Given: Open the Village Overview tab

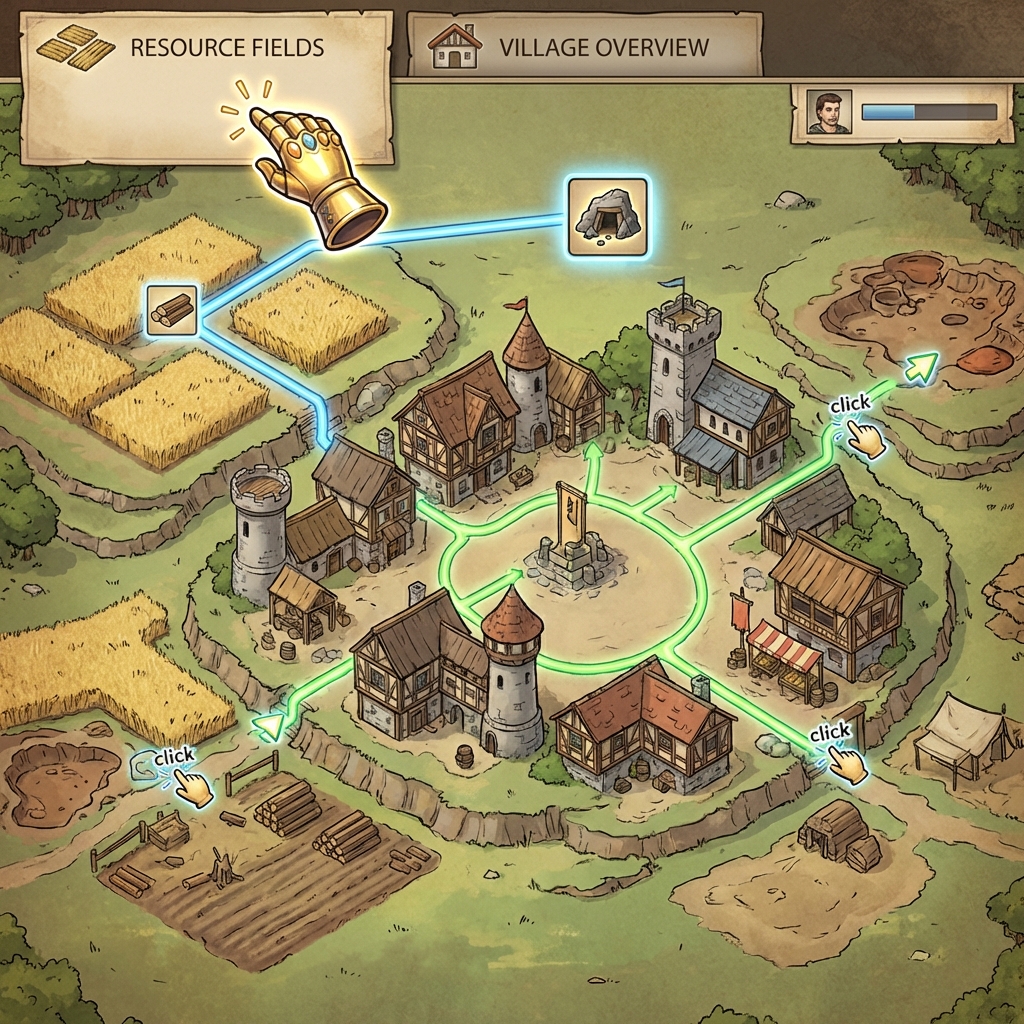Looking at the screenshot, I should (584, 47).
